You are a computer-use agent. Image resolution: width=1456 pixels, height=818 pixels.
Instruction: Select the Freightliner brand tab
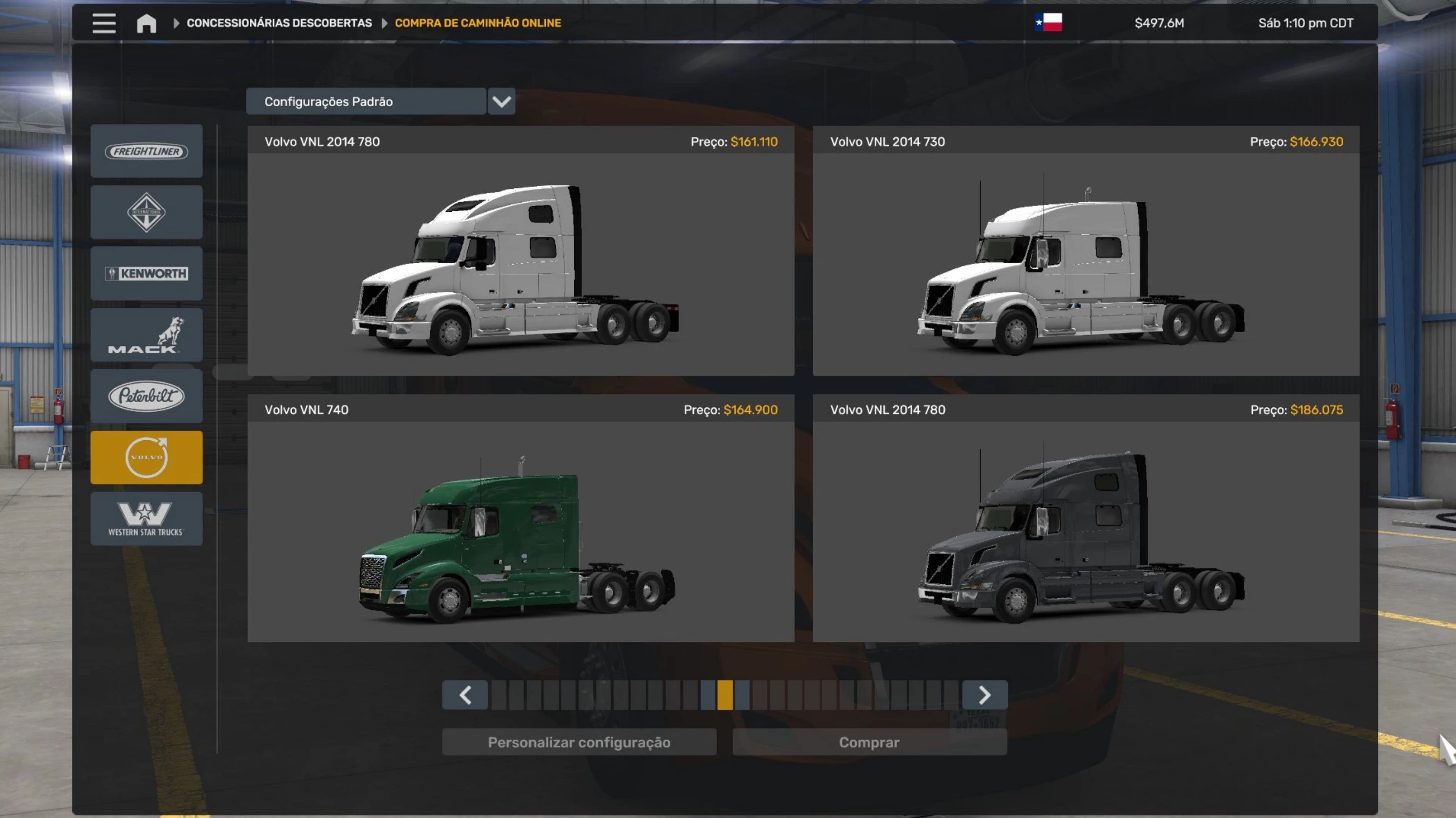coord(147,151)
